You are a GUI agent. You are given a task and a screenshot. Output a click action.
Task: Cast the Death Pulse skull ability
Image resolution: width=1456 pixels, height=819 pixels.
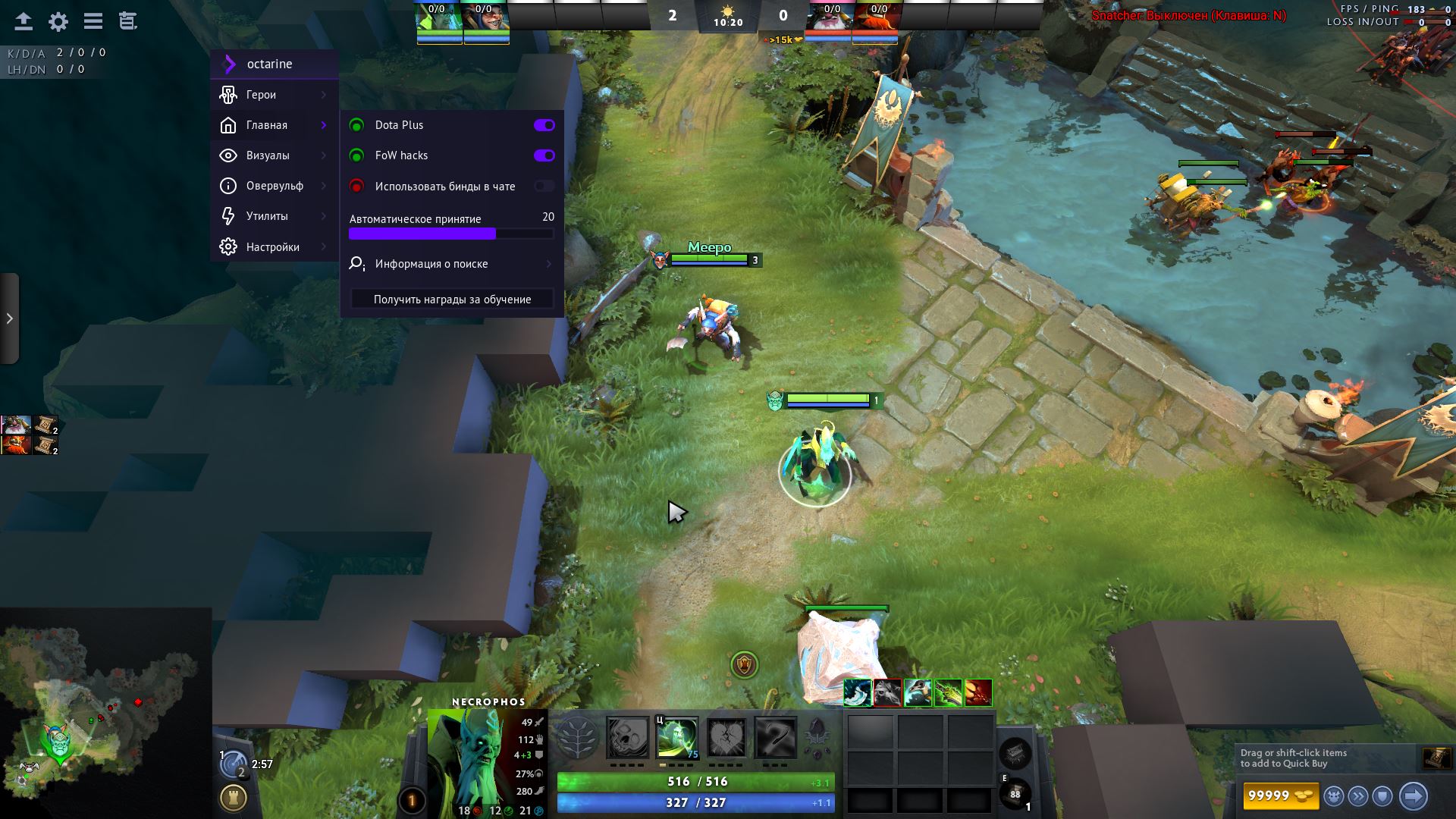tap(628, 738)
